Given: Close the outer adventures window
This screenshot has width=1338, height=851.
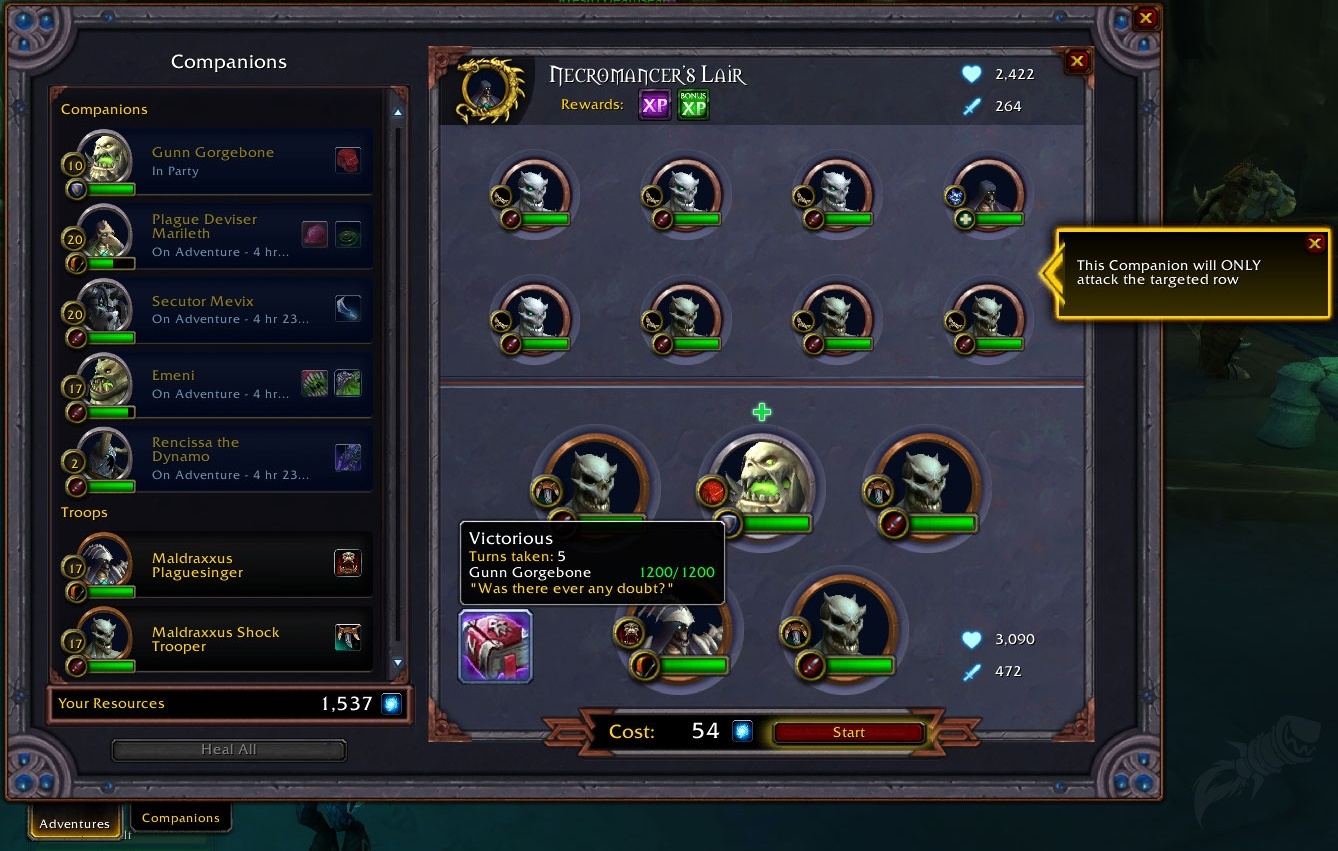Looking at the screenshot, I should coord(1146,18).
